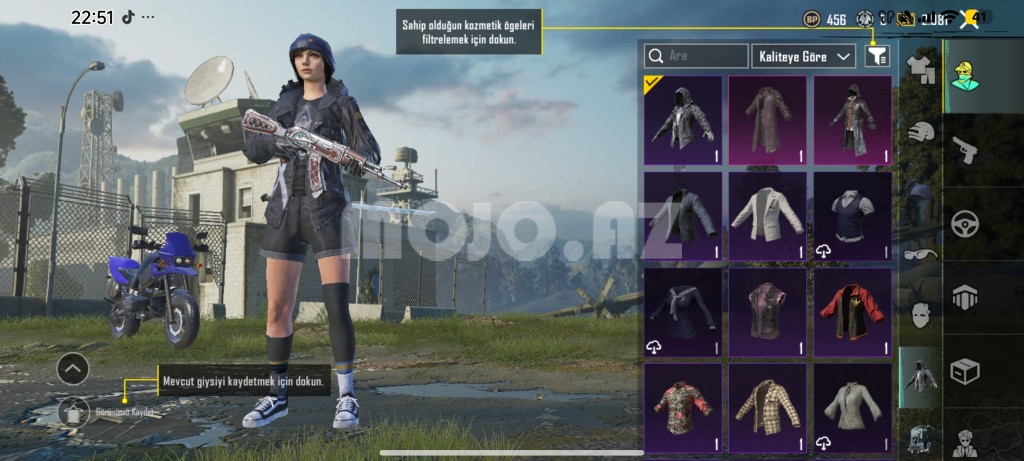
Task: Open the steering wheel vehicles tab
Action: [965, 222]
